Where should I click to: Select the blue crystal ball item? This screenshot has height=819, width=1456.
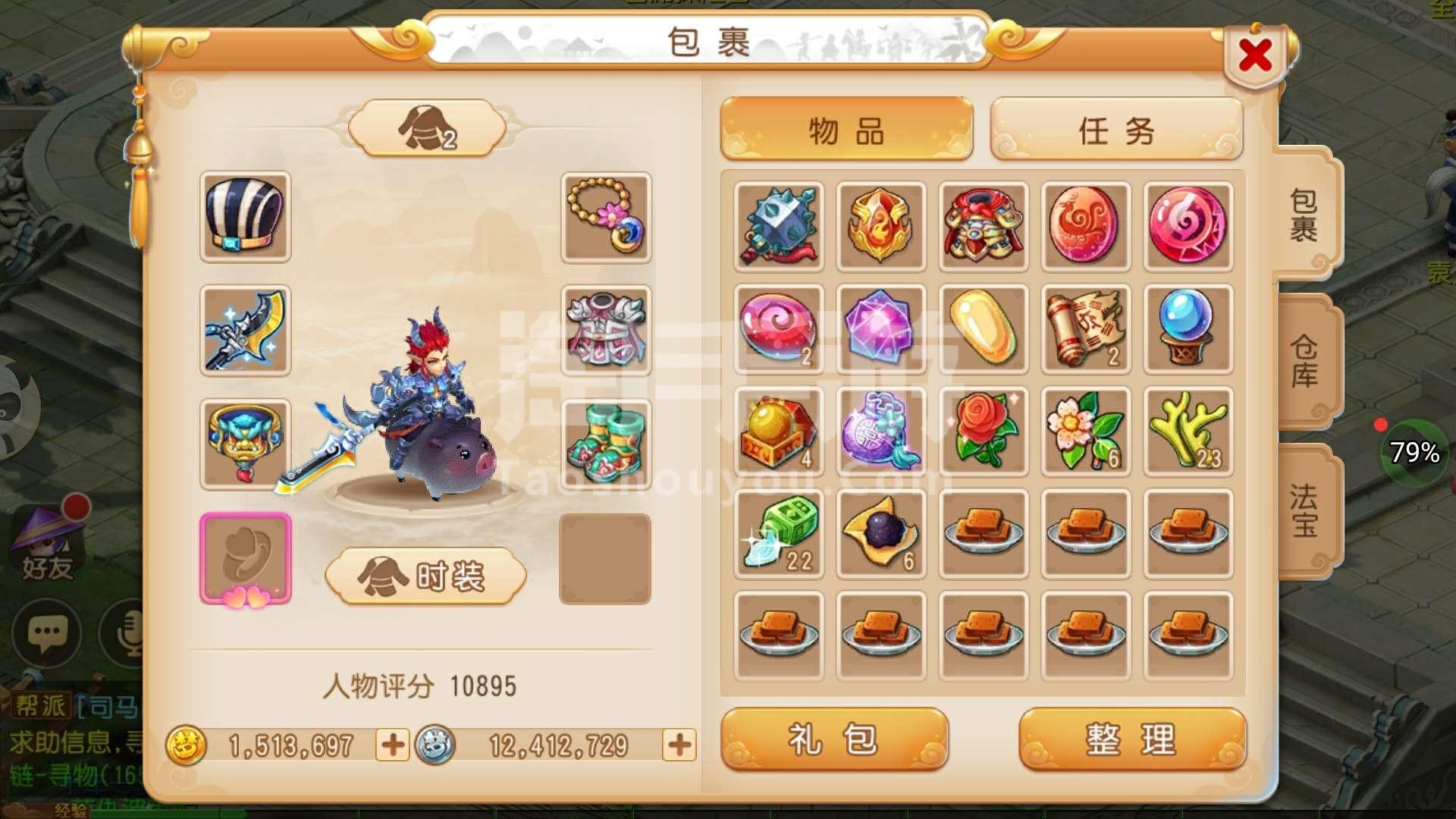tap(1188, 328)
